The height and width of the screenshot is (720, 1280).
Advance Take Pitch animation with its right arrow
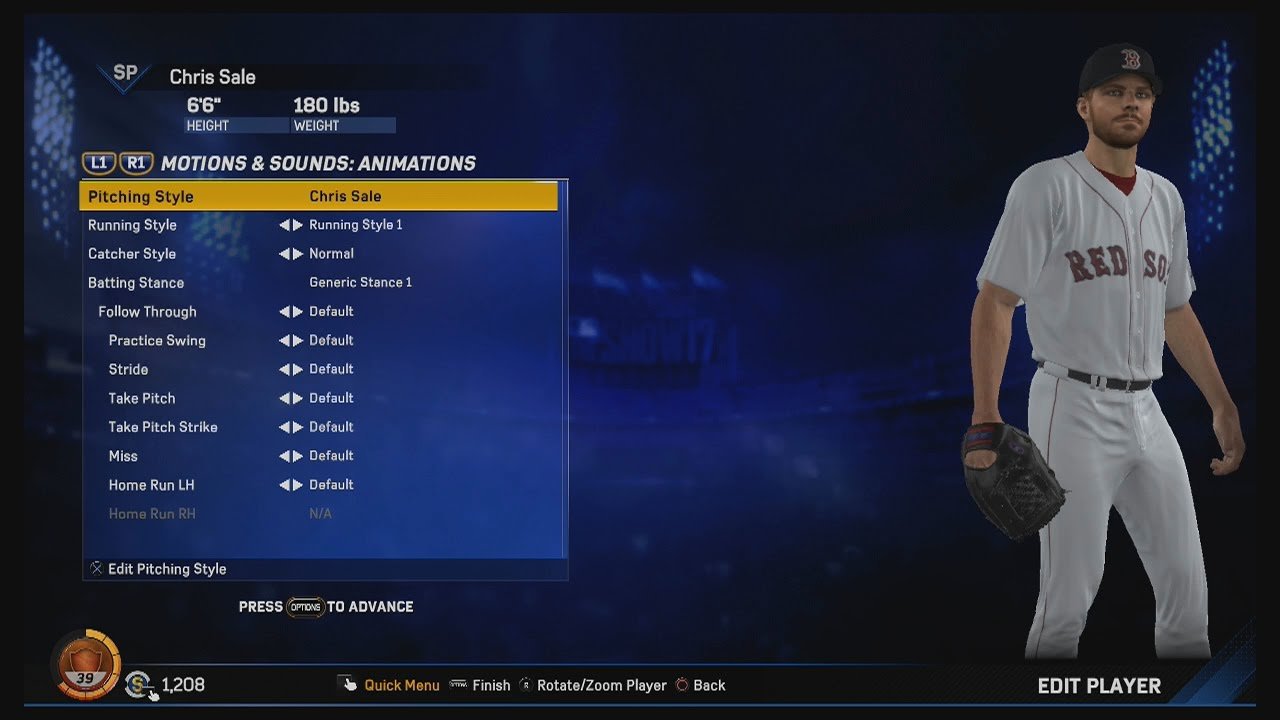(298, 398)
